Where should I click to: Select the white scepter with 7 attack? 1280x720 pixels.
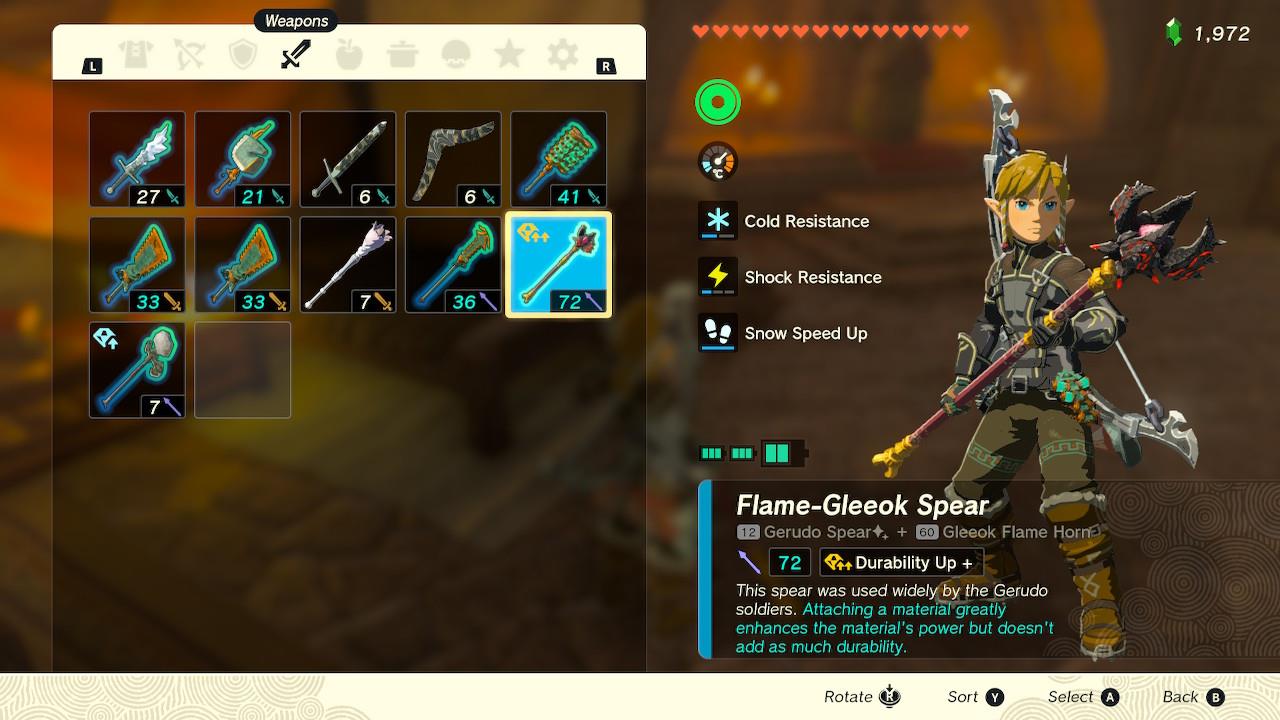click(348, 265)
